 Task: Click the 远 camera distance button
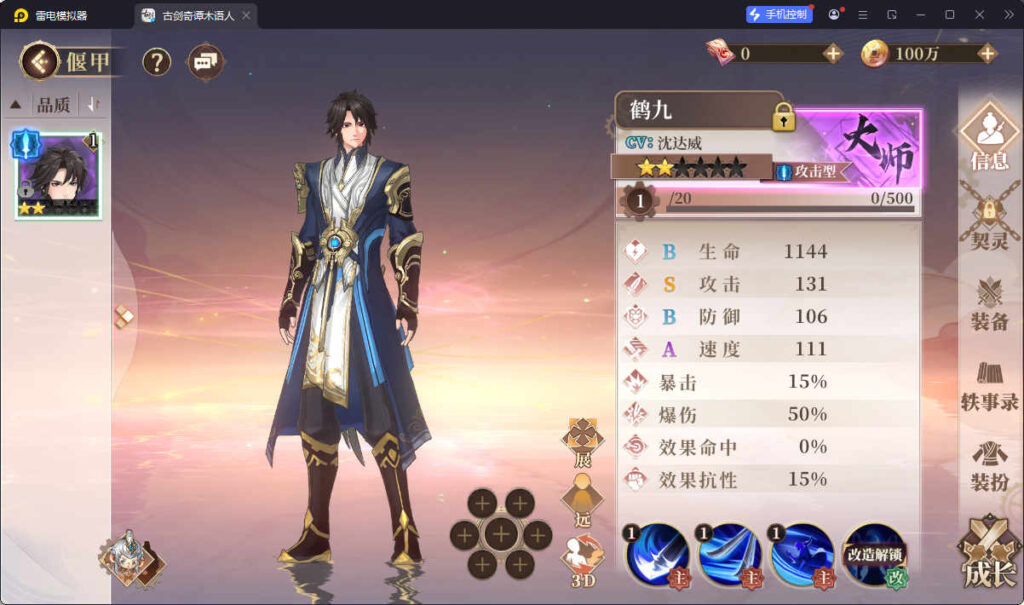pyautogui.click(x=582, y=500)
